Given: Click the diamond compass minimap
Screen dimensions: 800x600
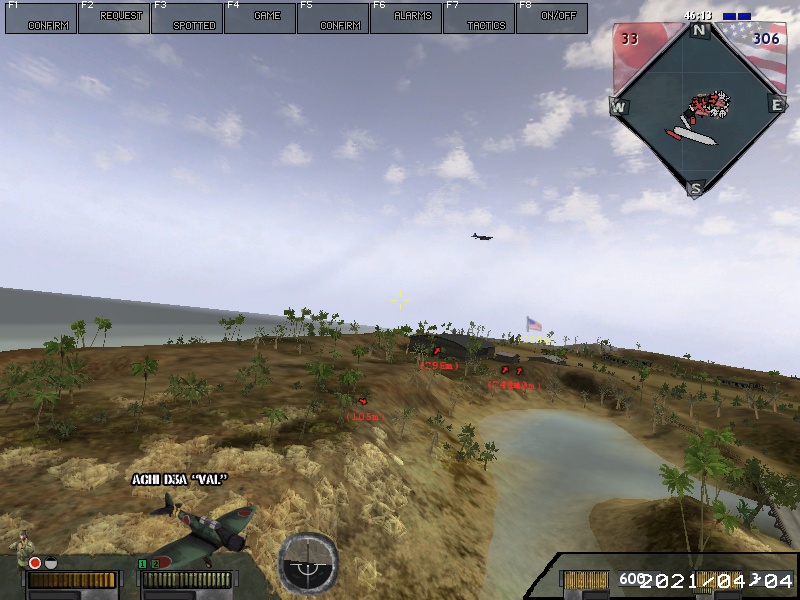Looking at the screenshot, I should tap(697, 109).
